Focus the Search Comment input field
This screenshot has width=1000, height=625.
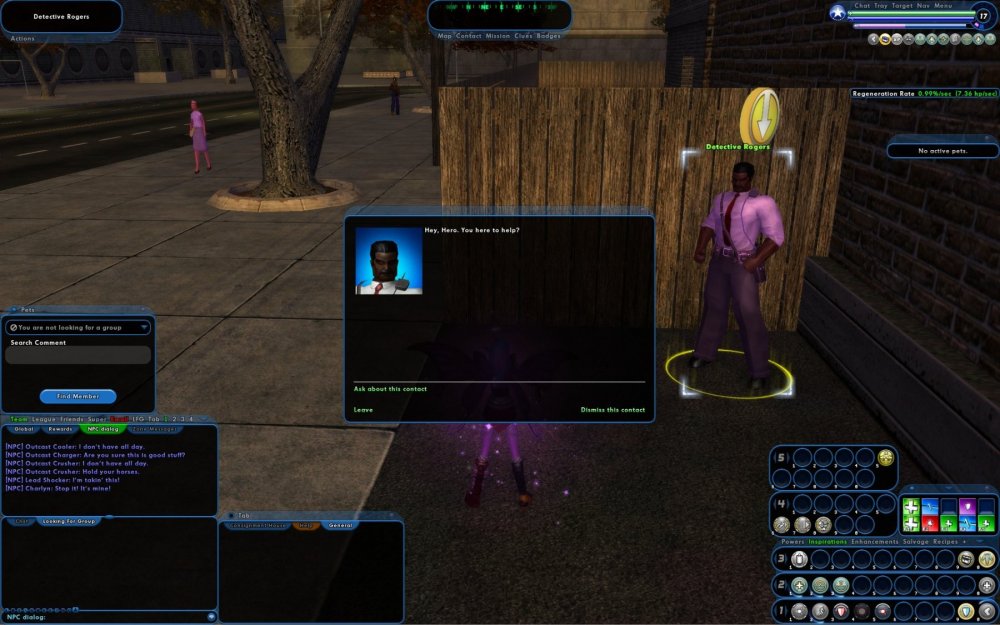point(78,356)
